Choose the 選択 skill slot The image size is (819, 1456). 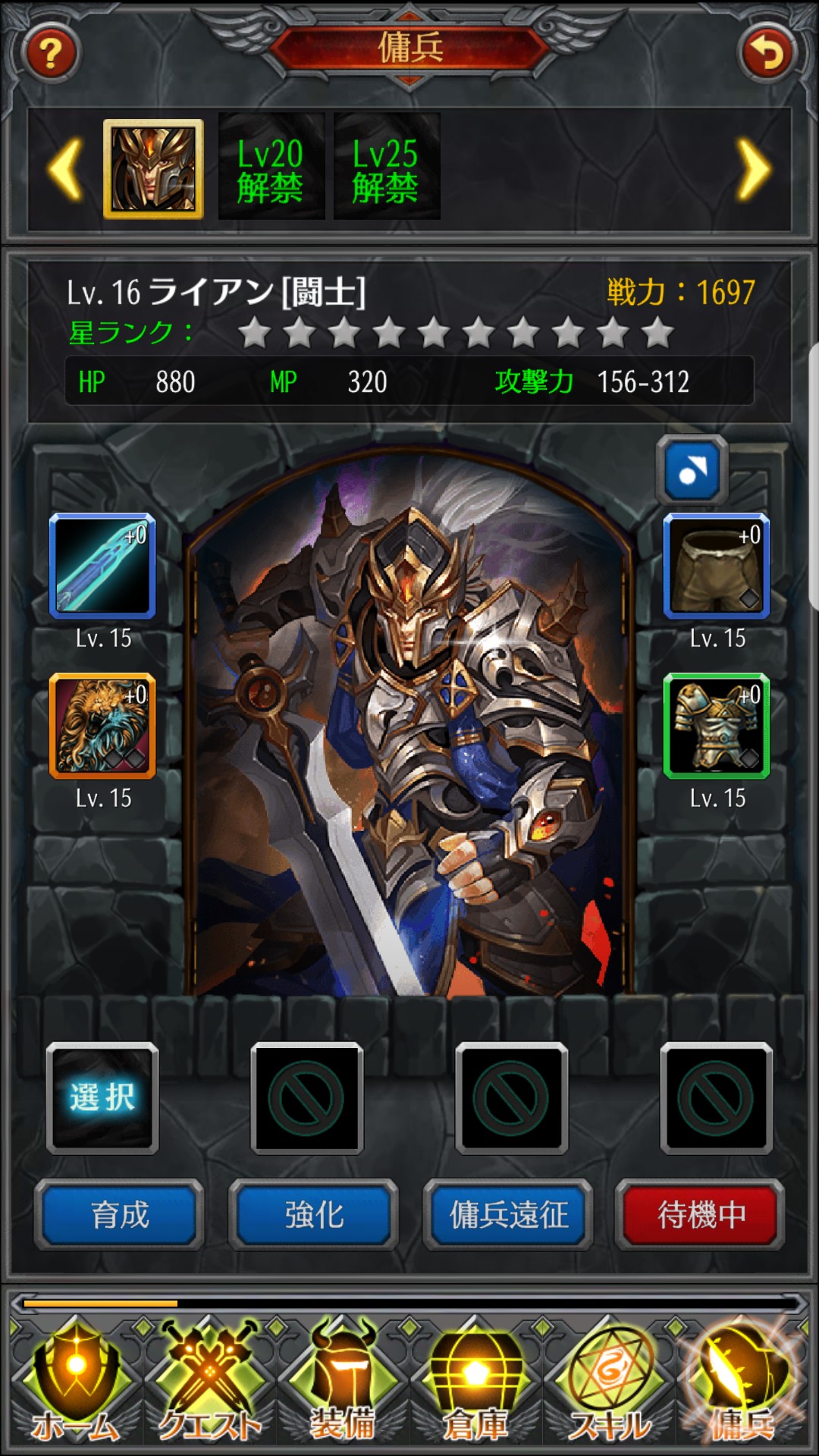tap(102, 1097)
